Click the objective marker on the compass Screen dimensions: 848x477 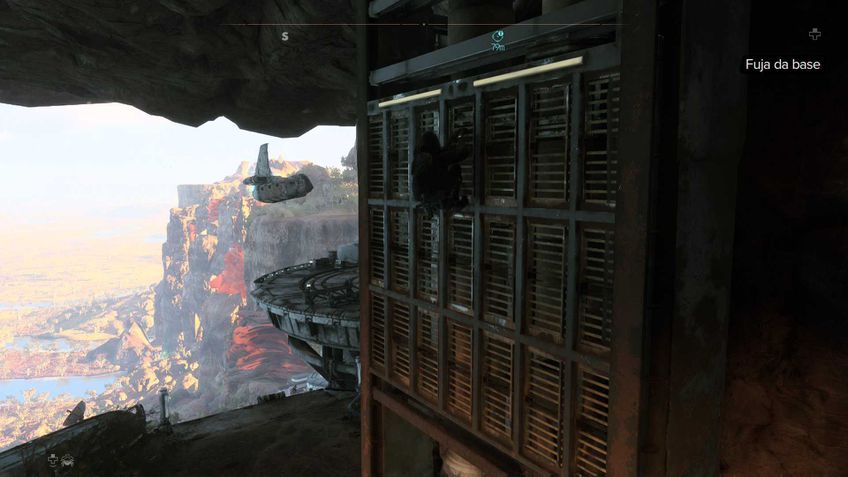click(x=498, y=38)
